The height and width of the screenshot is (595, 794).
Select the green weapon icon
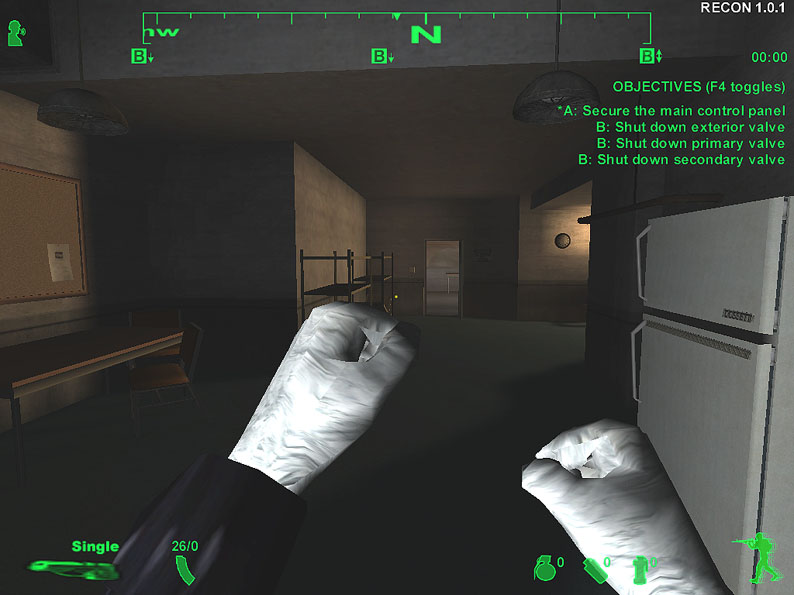coord(70,570)
